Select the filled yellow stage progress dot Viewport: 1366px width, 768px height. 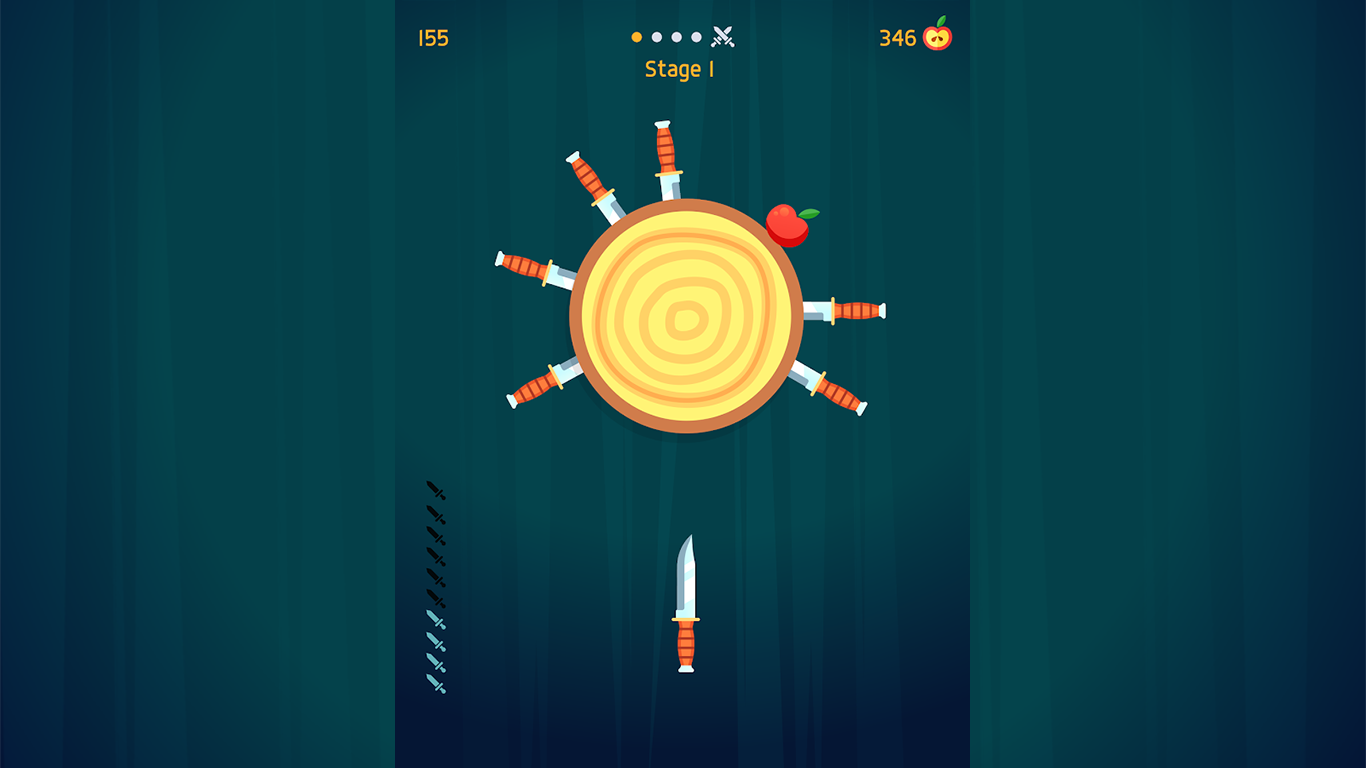(x=637, y=36)
